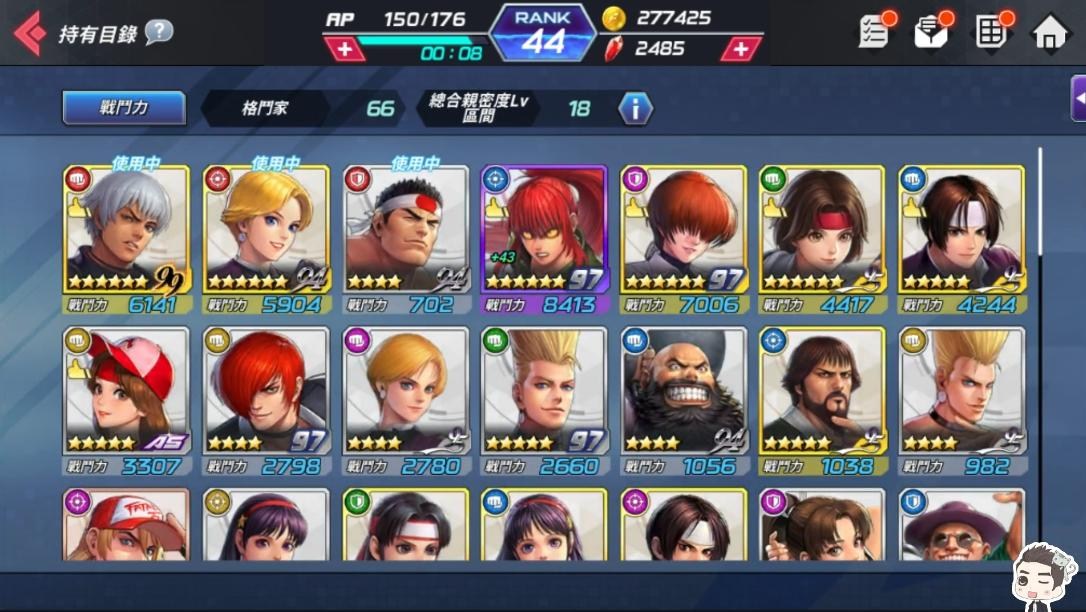Toggle the 戰鬥力 sort button
1086x612 pixels.
123,108
